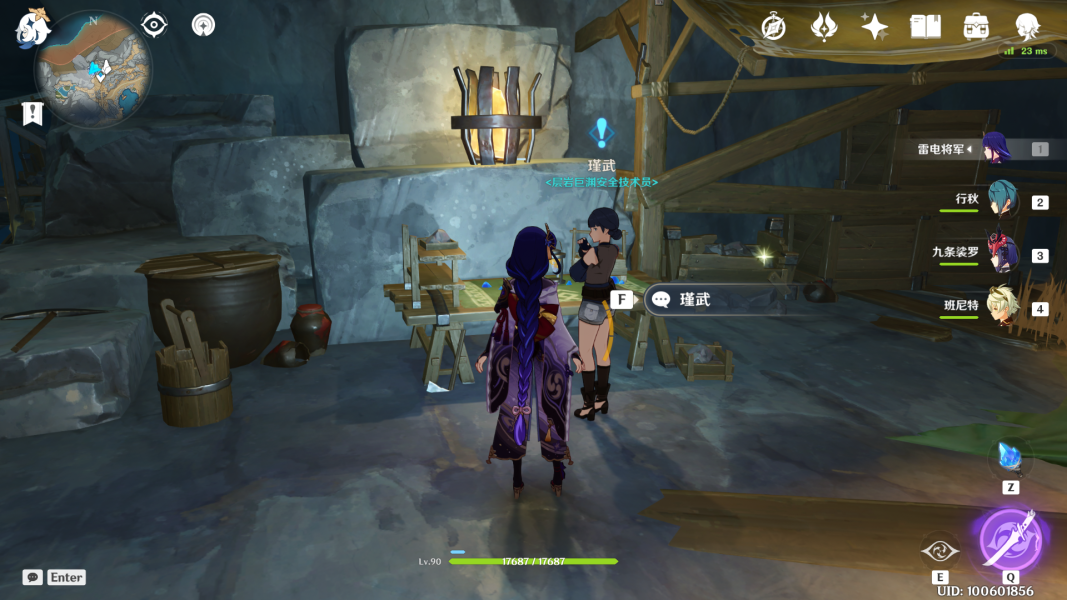
Task: Open the backpack inventory
Action: (976, 27)
